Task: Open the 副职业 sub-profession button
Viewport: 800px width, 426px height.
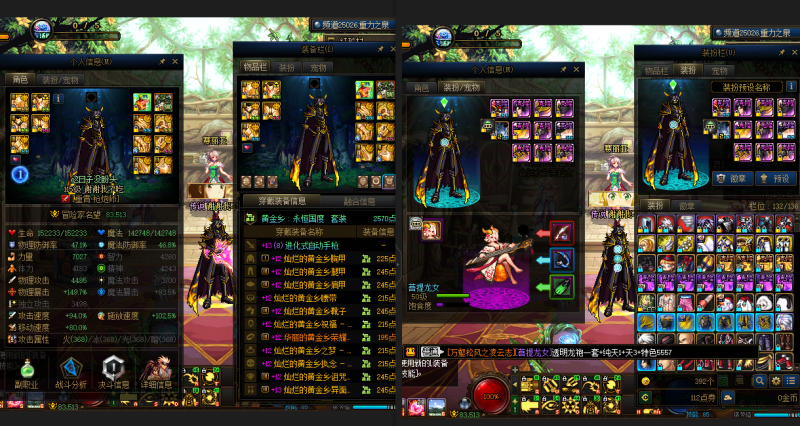Action: tap(28, 371)
